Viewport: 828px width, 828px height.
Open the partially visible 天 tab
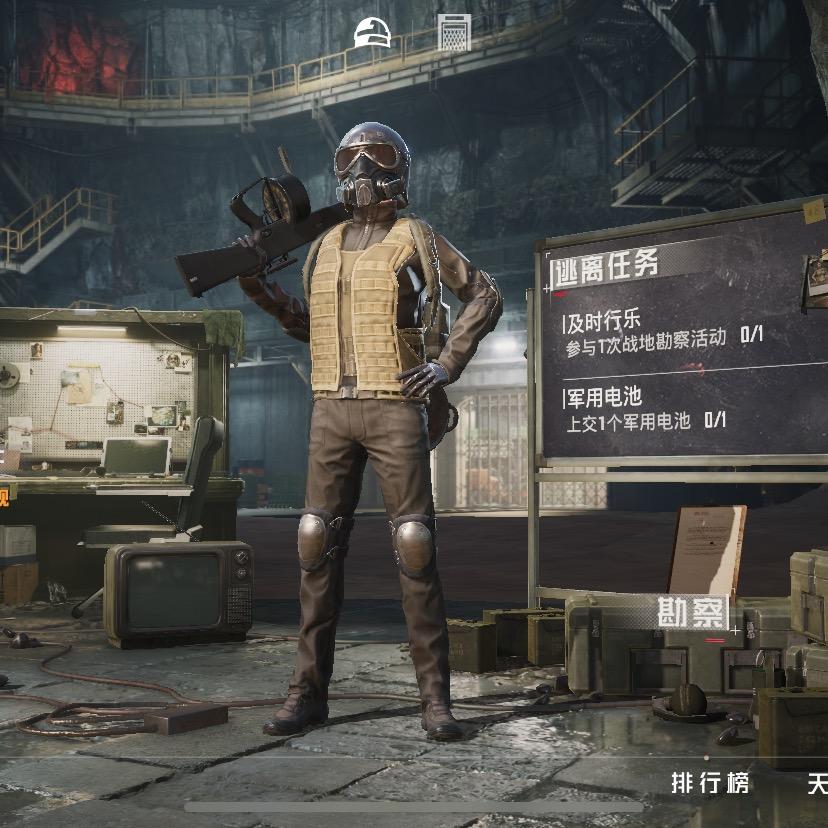[817, 782]
